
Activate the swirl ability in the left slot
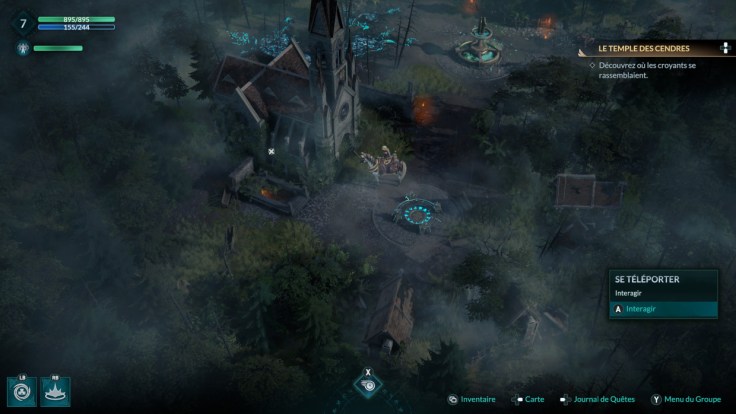coord(21,391)
